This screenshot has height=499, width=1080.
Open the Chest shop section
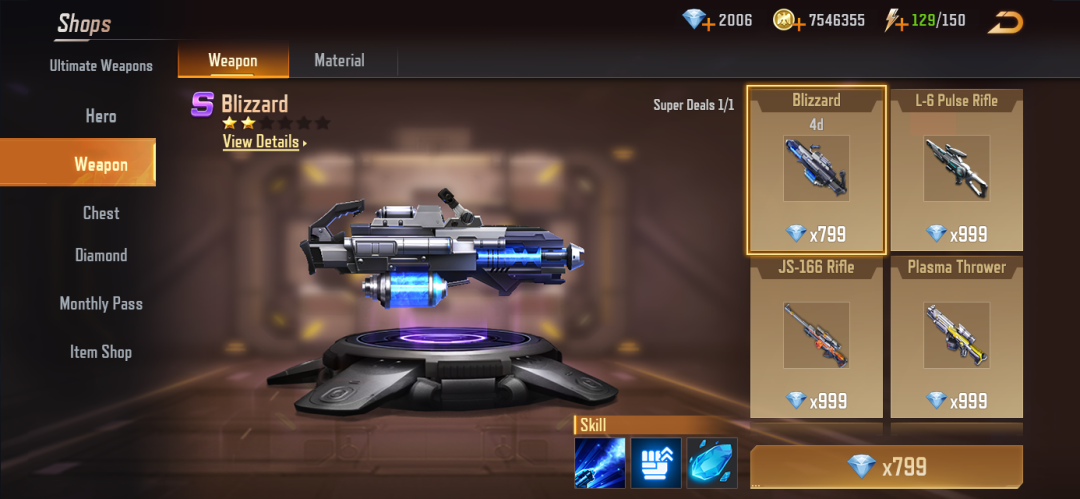pos(101,213)
